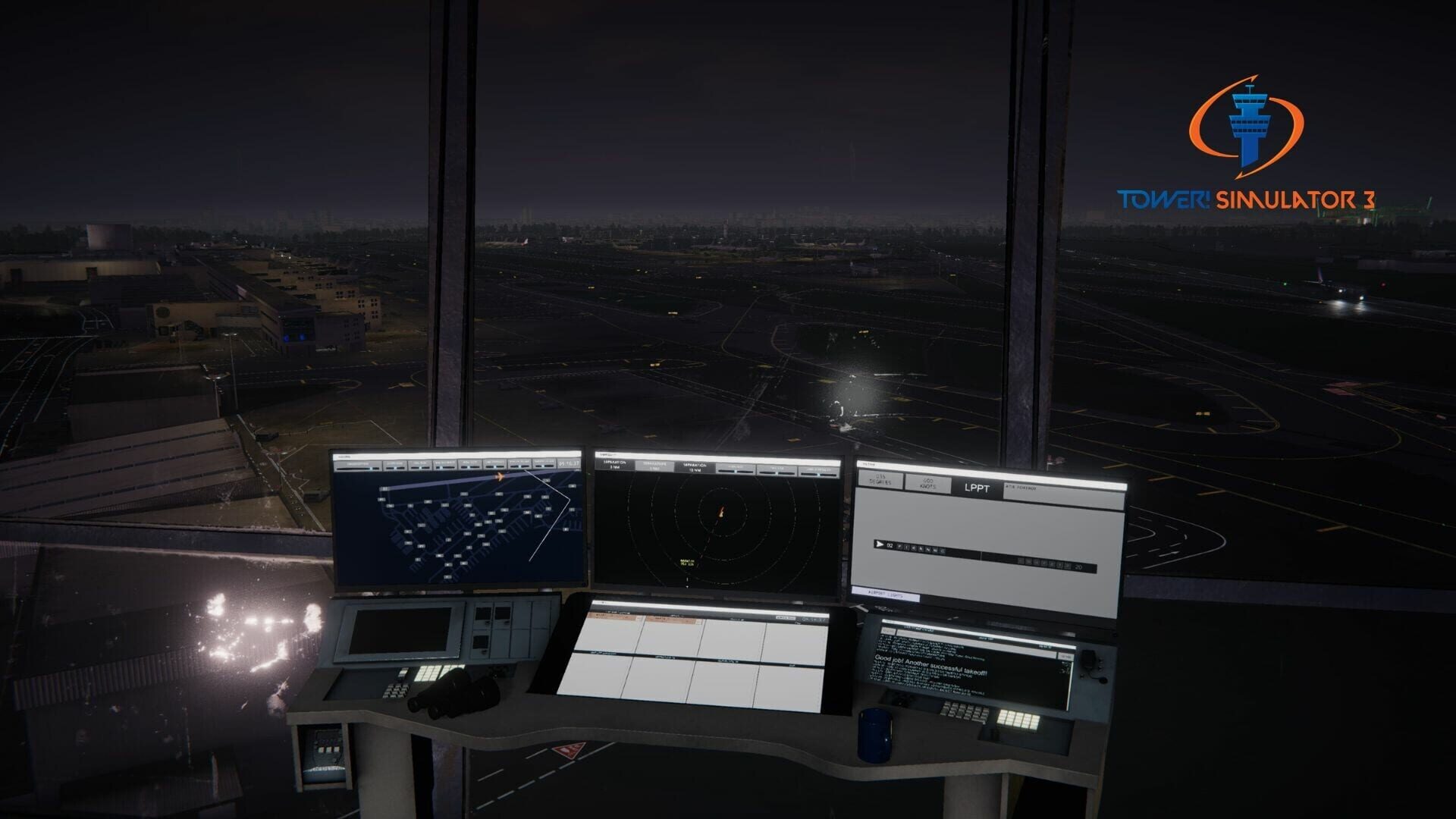Expand the 035 DEGREES wind readout

pyautogui.click(x=881, y=480)
